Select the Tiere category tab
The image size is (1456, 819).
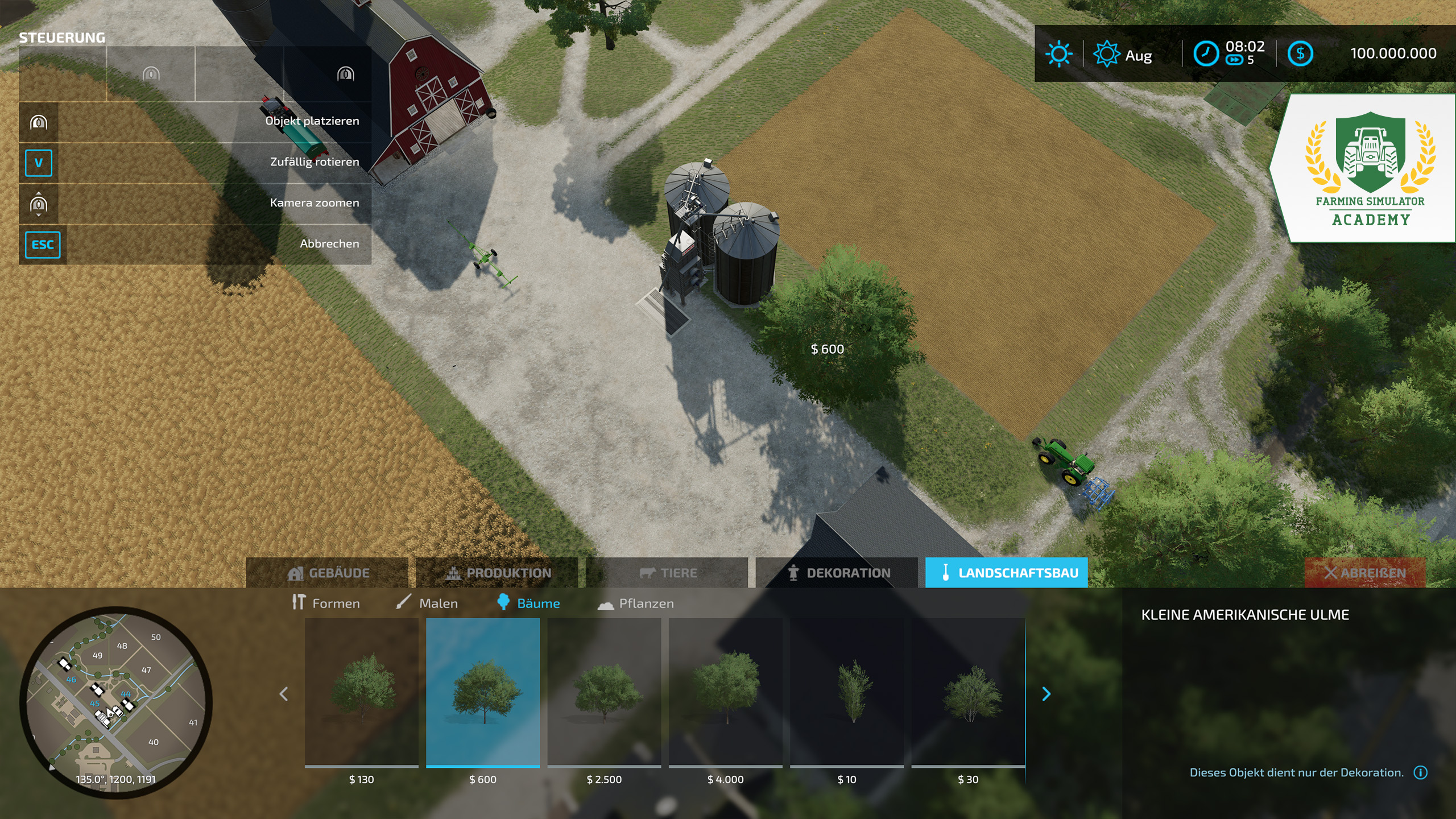click(667, 573)
